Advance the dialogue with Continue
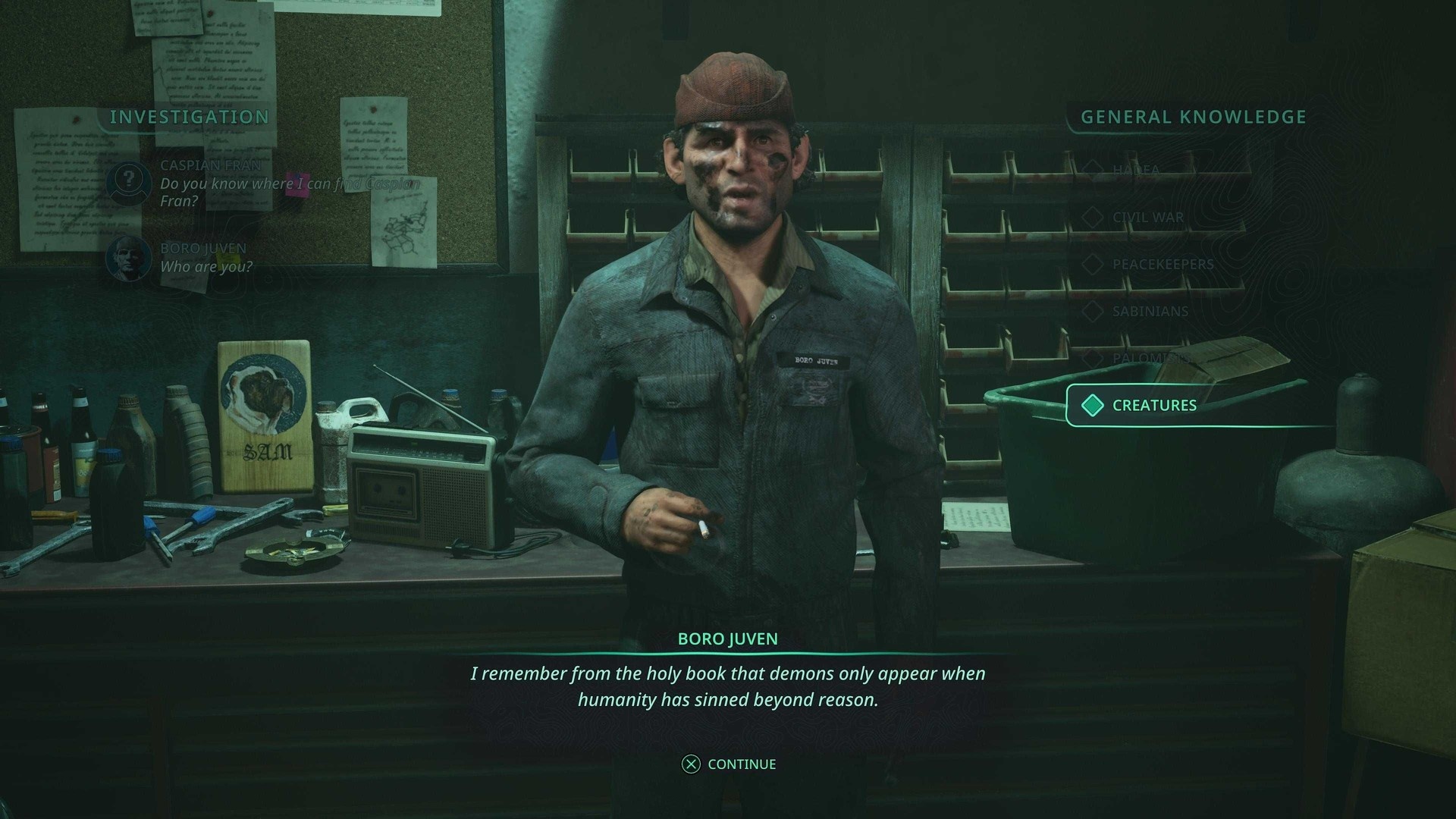Viewport: 1456px width, 819px height. point(729,764)
